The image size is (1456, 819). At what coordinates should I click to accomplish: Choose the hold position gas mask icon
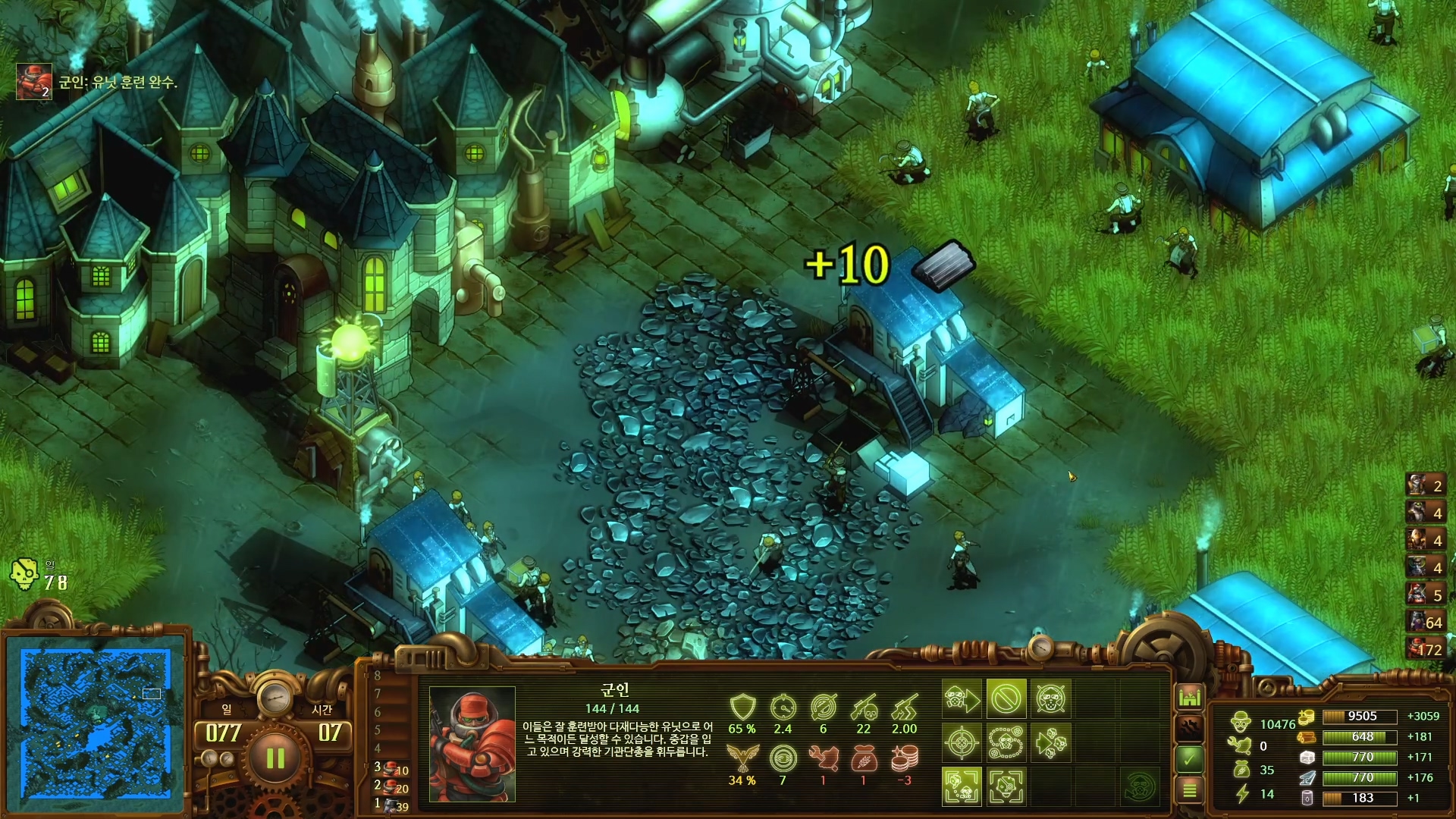(x=1051, y=698)
